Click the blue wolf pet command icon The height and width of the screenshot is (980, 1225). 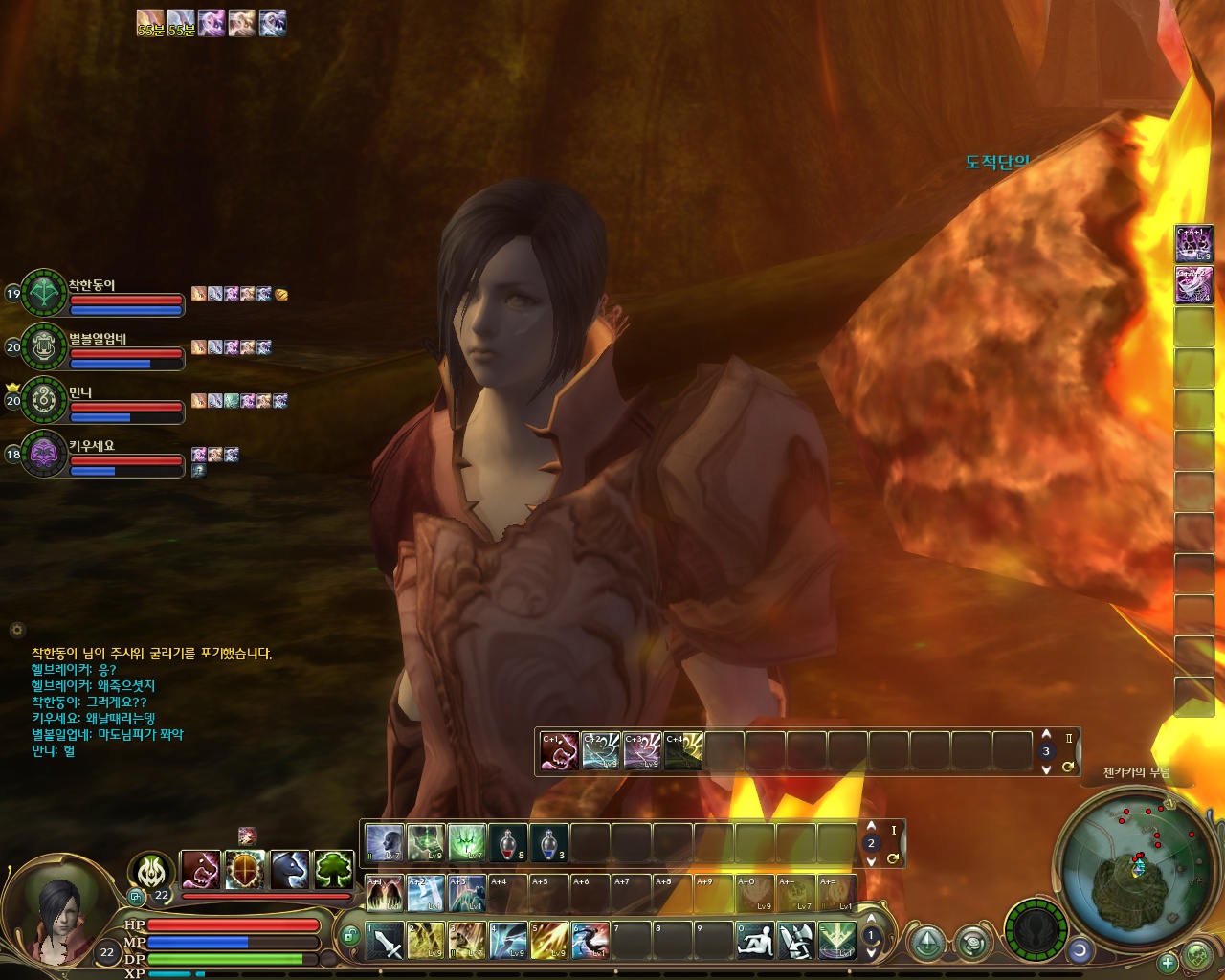coord(290,870)
